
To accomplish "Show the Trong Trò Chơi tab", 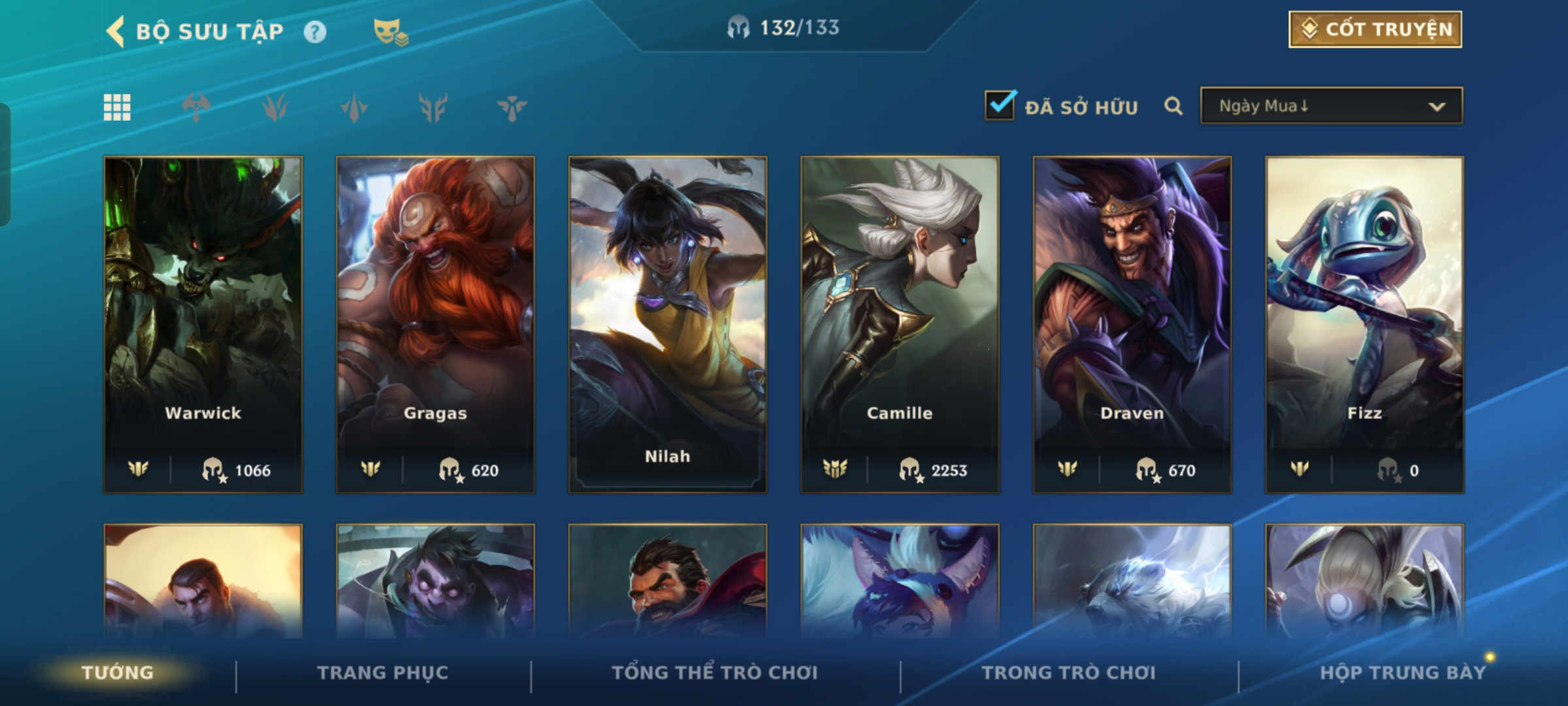I will pos(1069,673).
